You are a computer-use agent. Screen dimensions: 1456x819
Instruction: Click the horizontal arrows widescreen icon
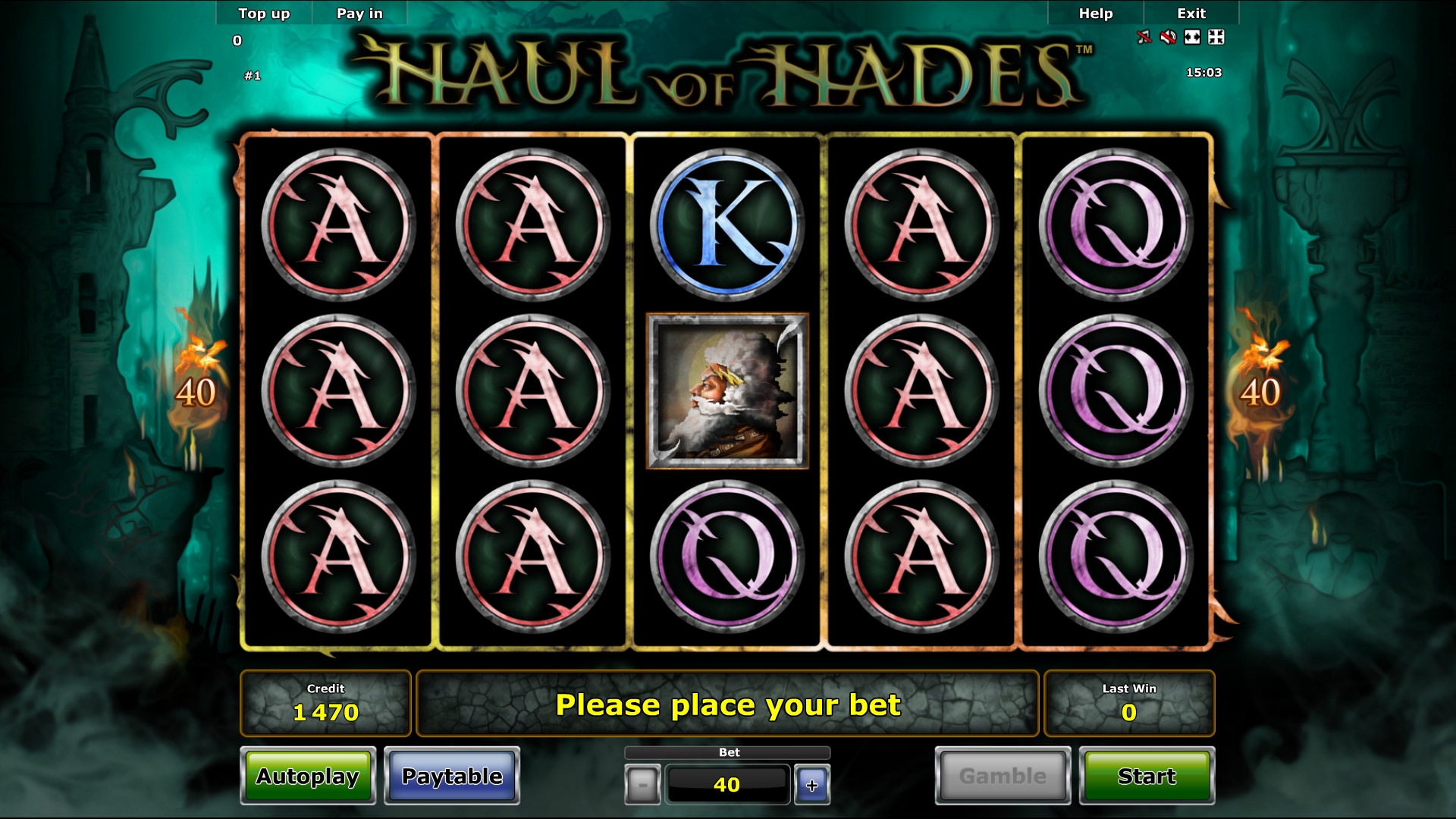(x=1192, y=36)
